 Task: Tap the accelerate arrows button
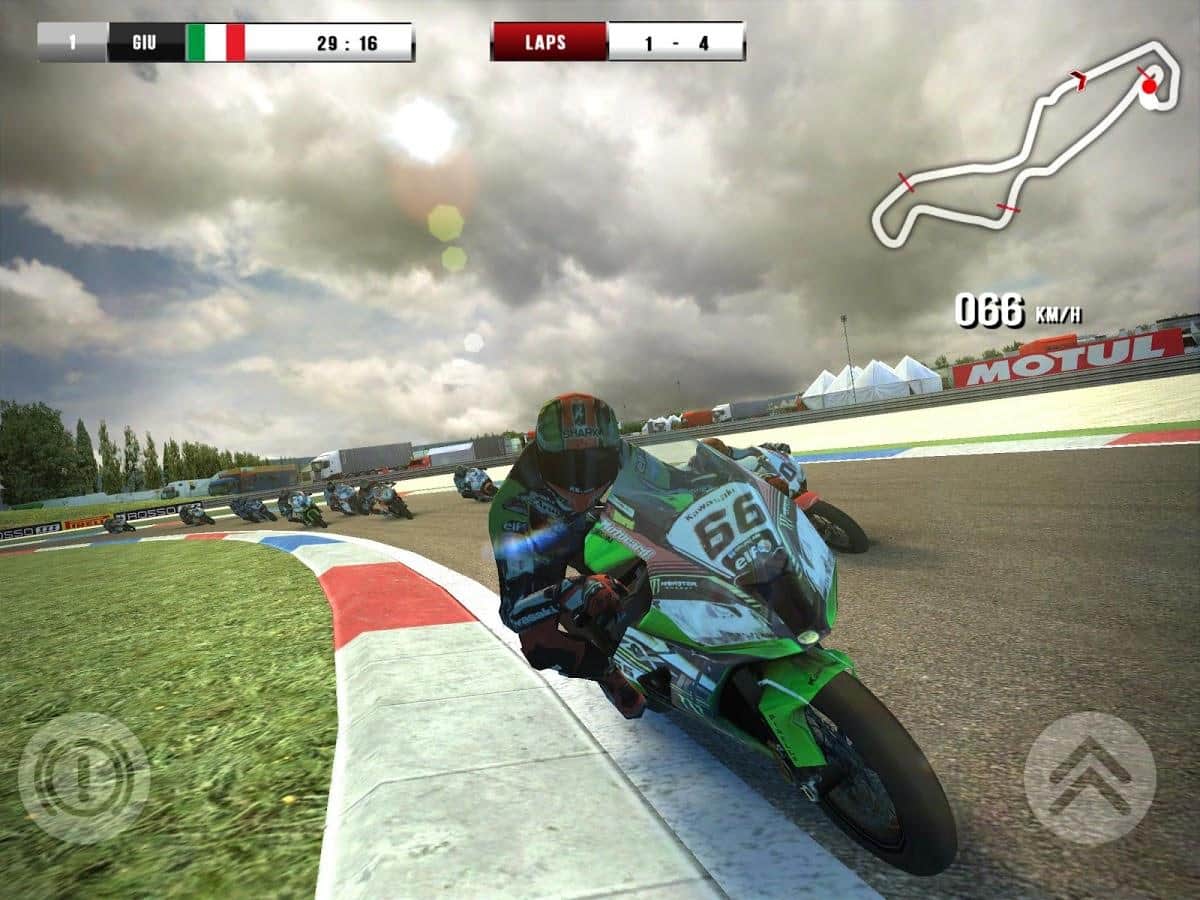tap(1089, 778)
